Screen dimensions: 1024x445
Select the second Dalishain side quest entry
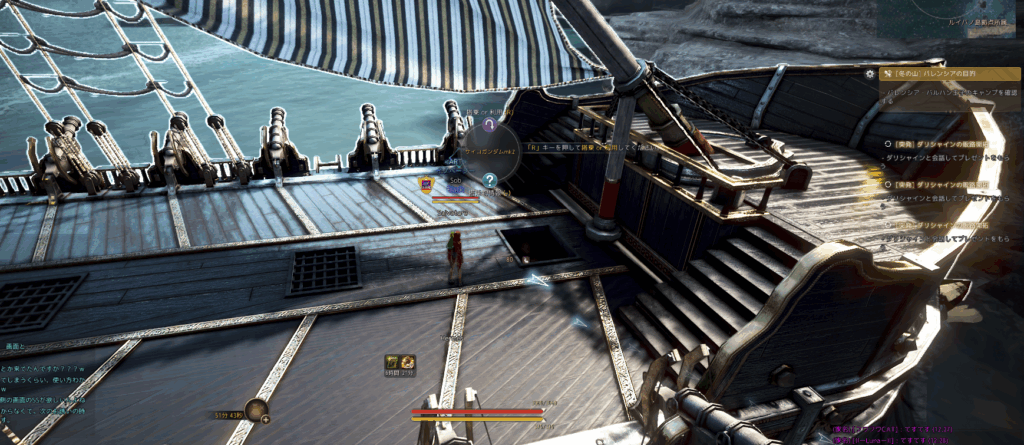point(945,185)
